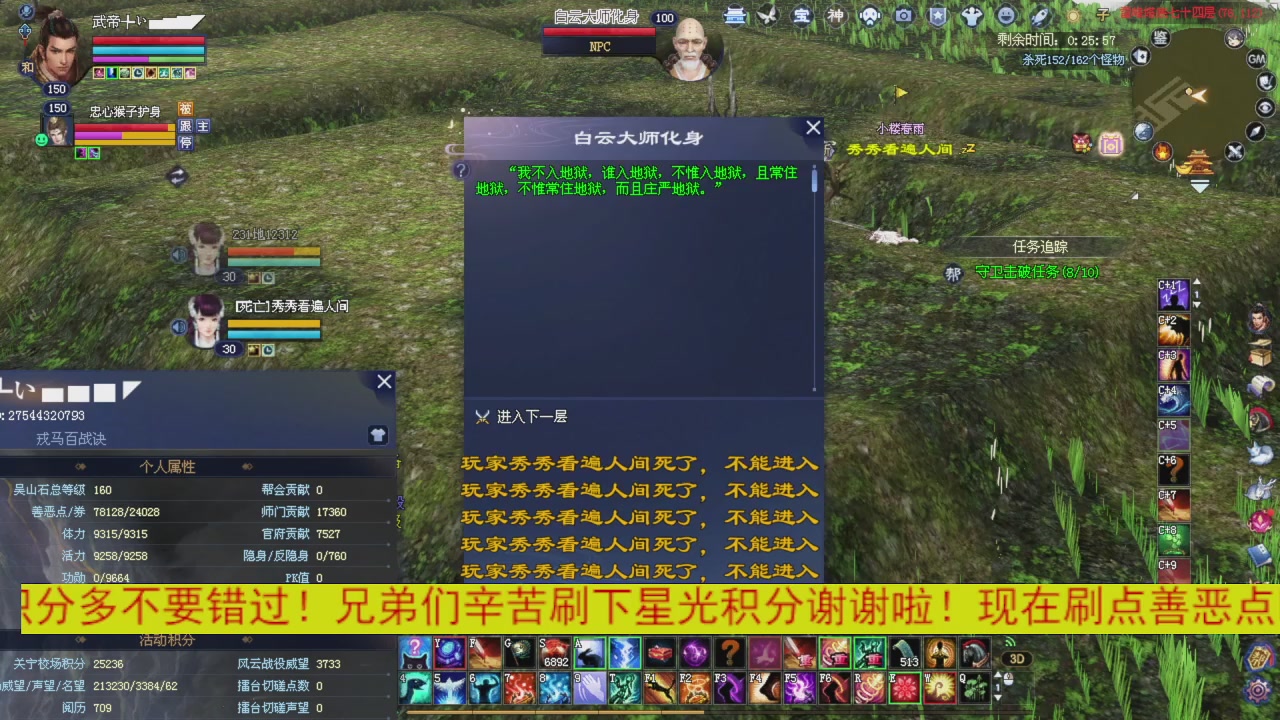The width and height of the screenshot is (1280, 720).
Task: Click the up arrow above C+1 skill list
Action: (1196, 281)
